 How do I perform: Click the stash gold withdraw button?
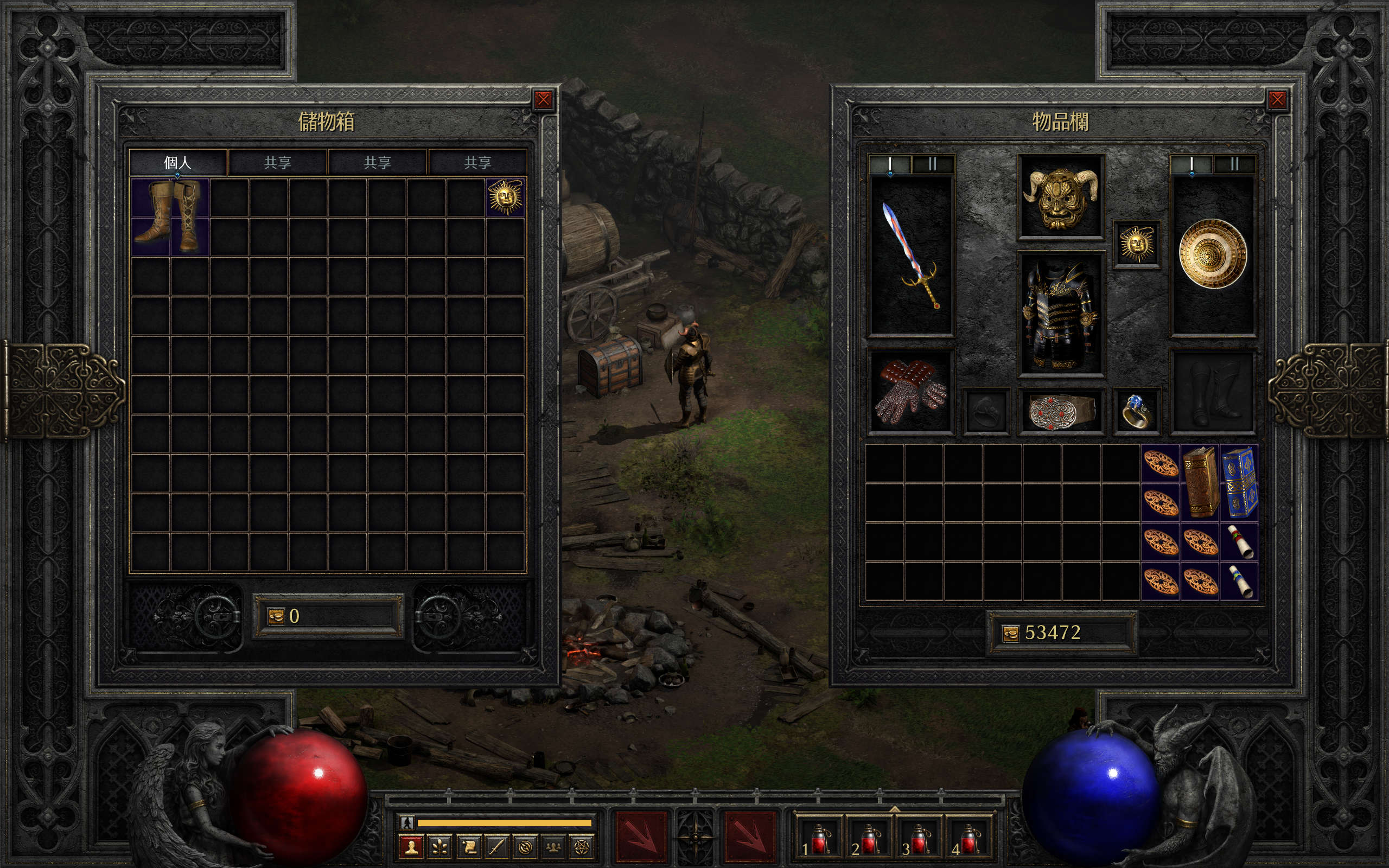pos(276,616)
